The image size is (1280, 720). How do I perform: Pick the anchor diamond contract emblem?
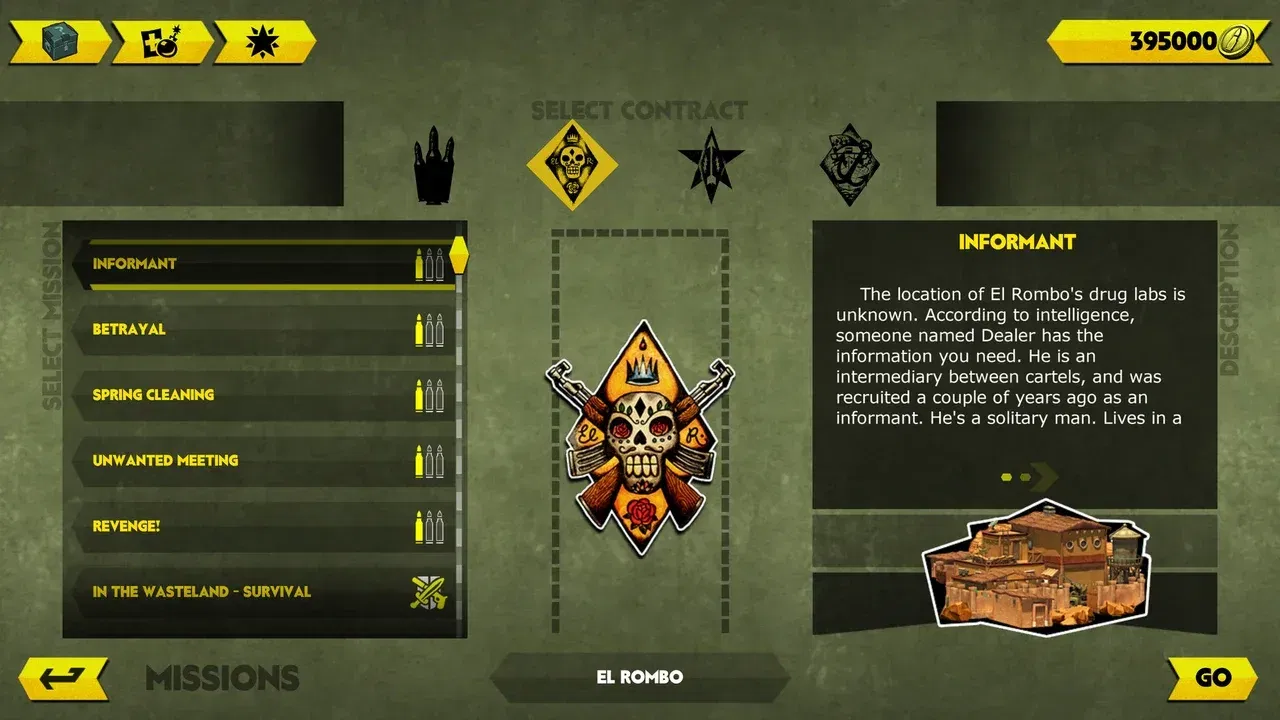[851, 163]
